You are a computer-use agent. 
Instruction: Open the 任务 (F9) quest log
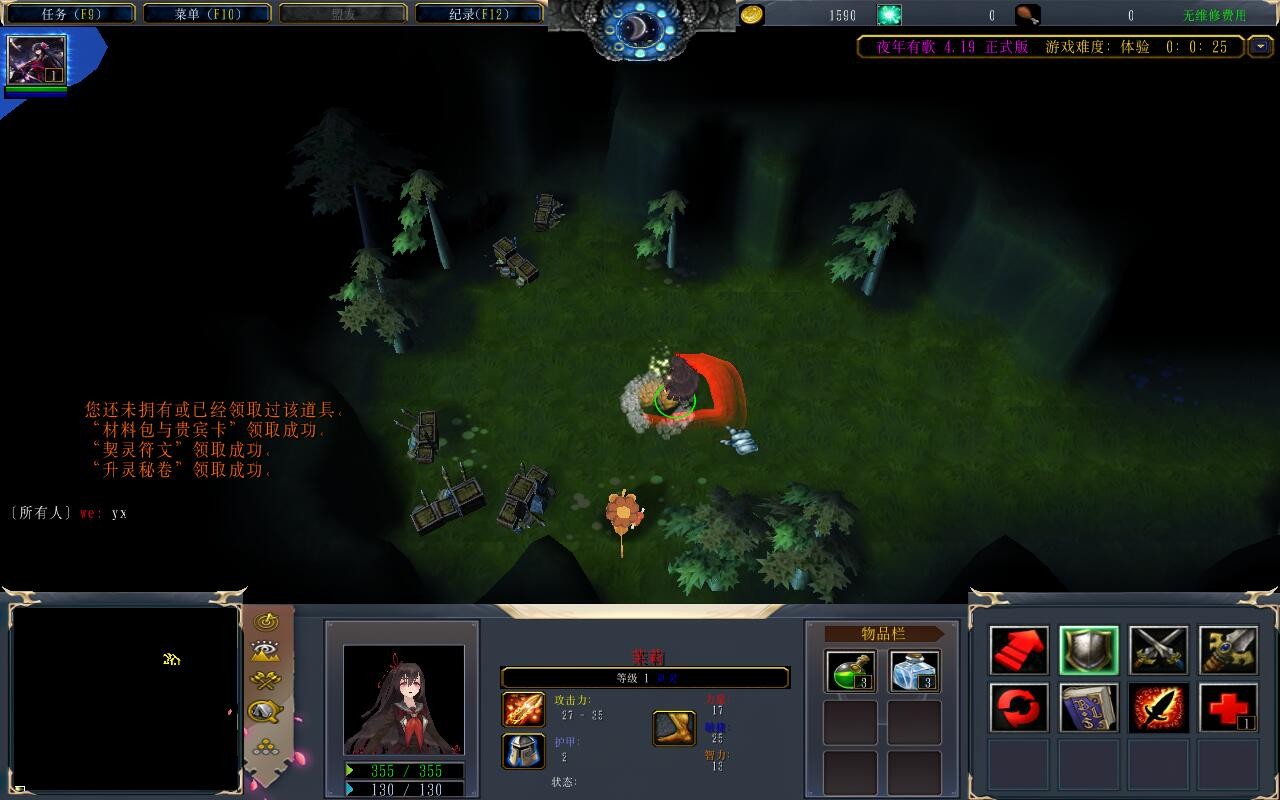pyautogui.click(x=70, y=14)
